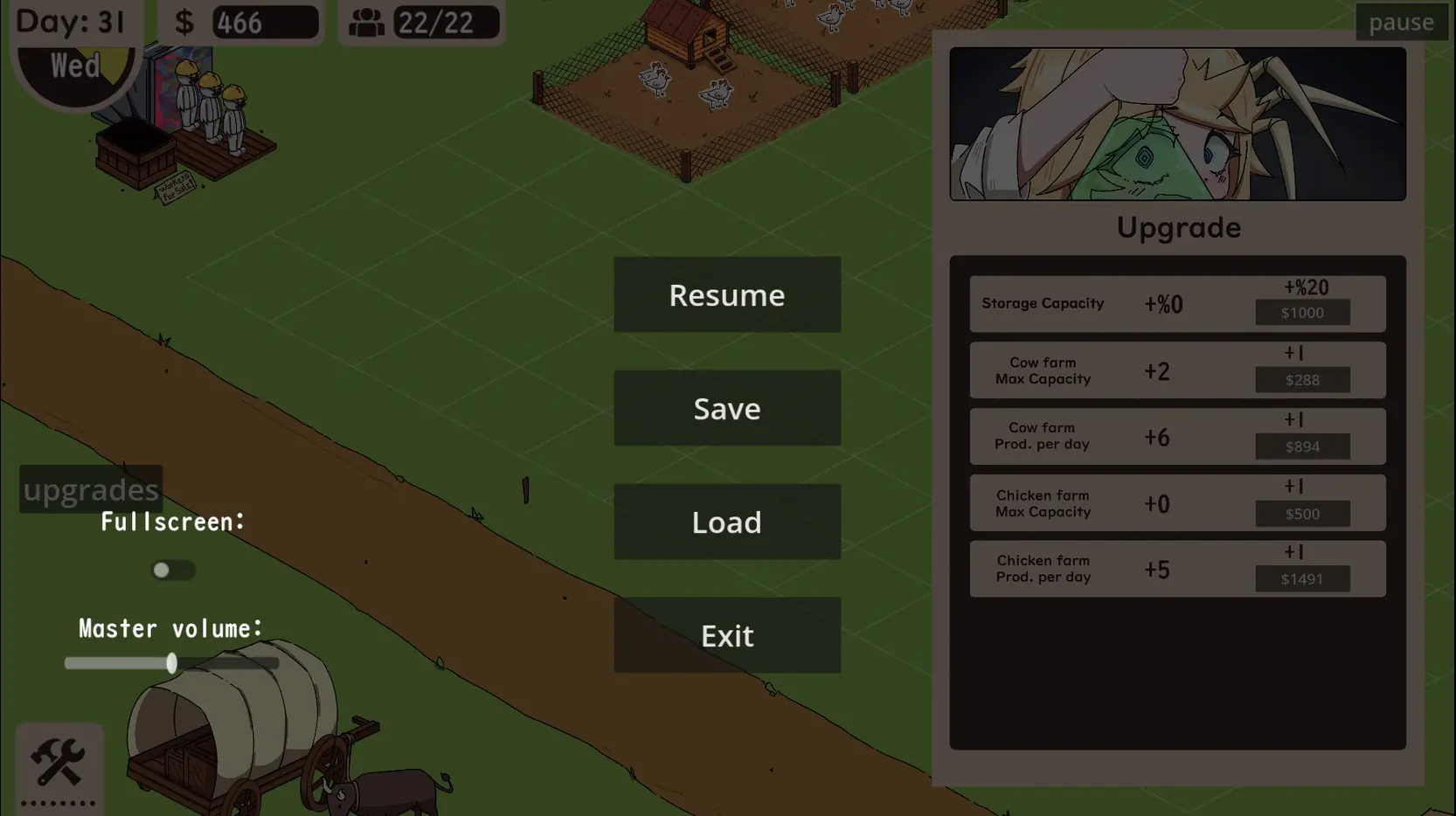This screenshot has height=816, width=1456.
Task: Save the current game
Action: point(727,408)
